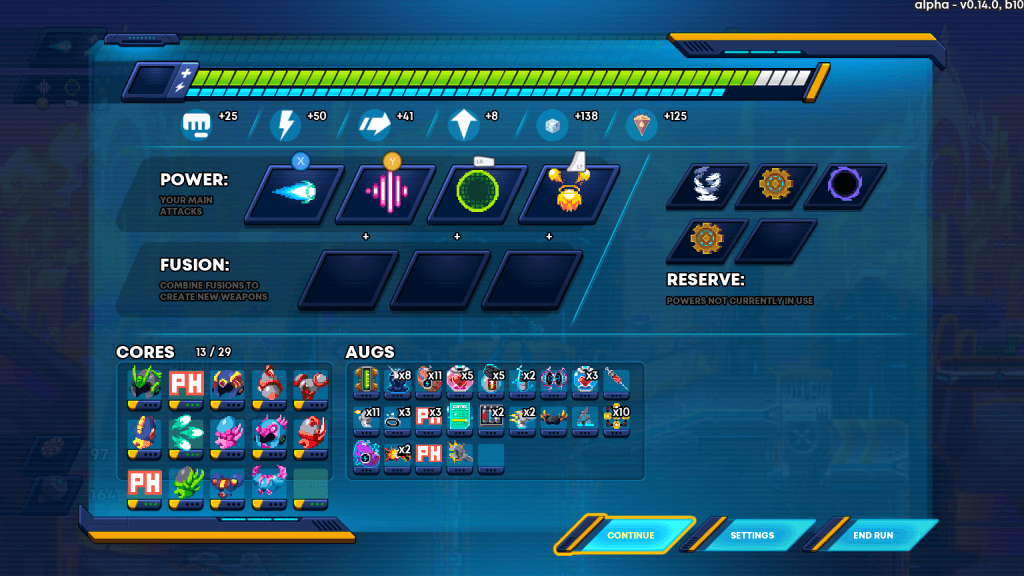Select the pink heart x5 aug

[459, 380]
